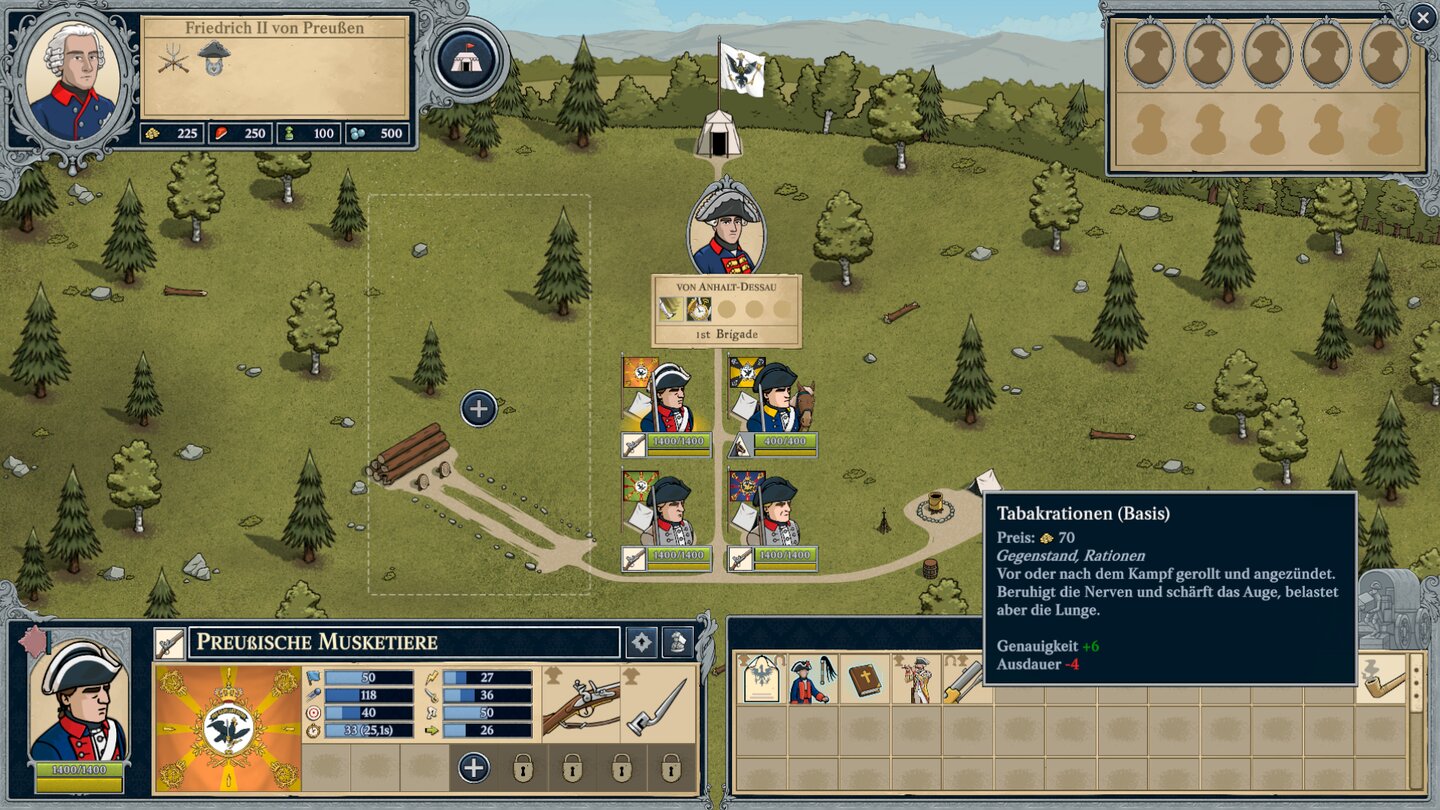Select the Bible book item
This screenshot has height=810, width=1440.
(865, 679)
